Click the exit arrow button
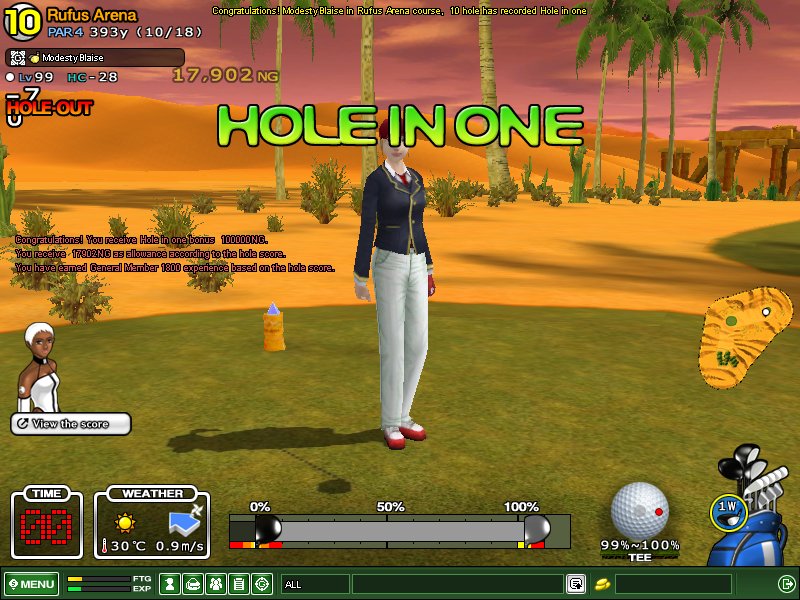 786,584
